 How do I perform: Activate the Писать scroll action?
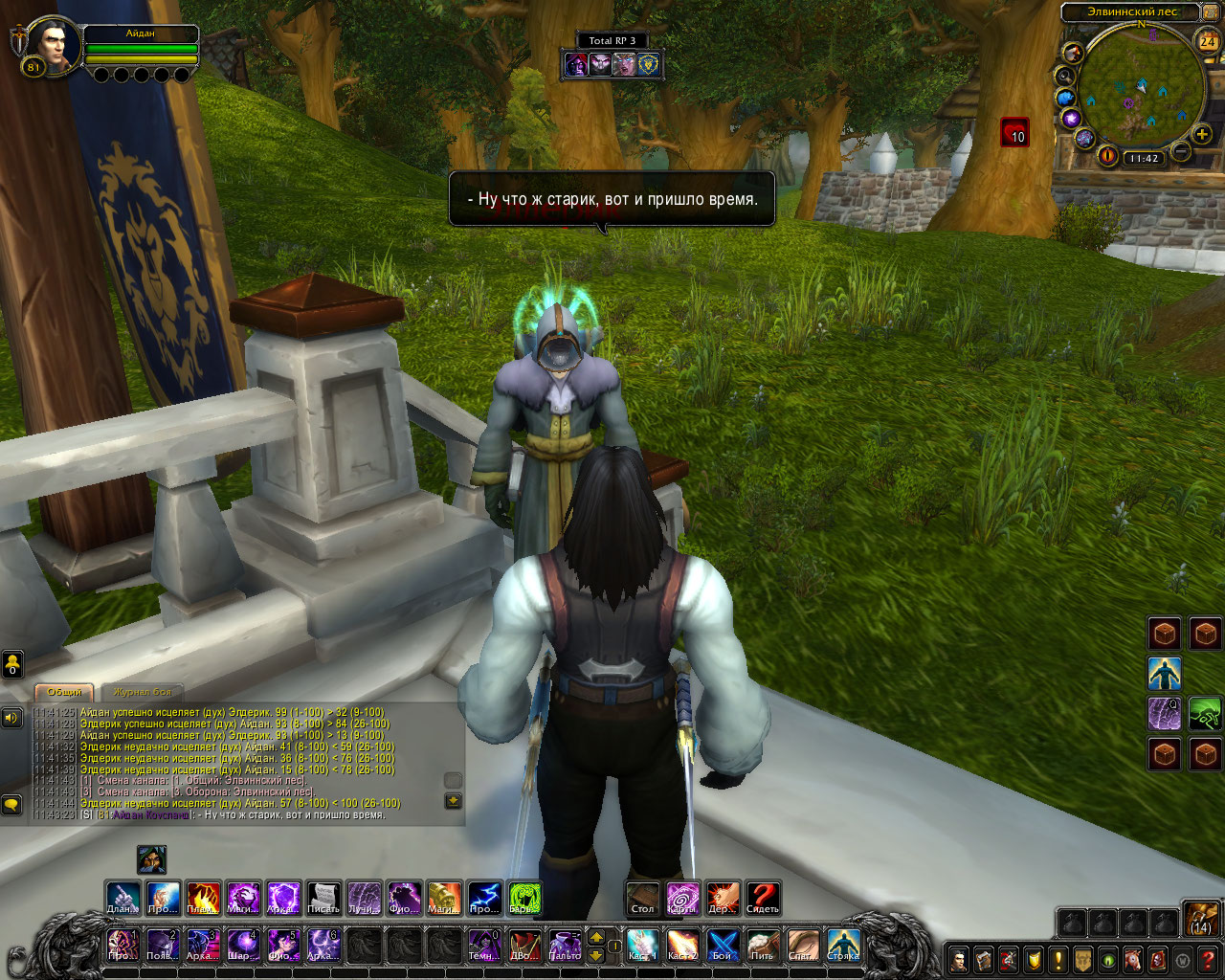click(x=323, y=898)
